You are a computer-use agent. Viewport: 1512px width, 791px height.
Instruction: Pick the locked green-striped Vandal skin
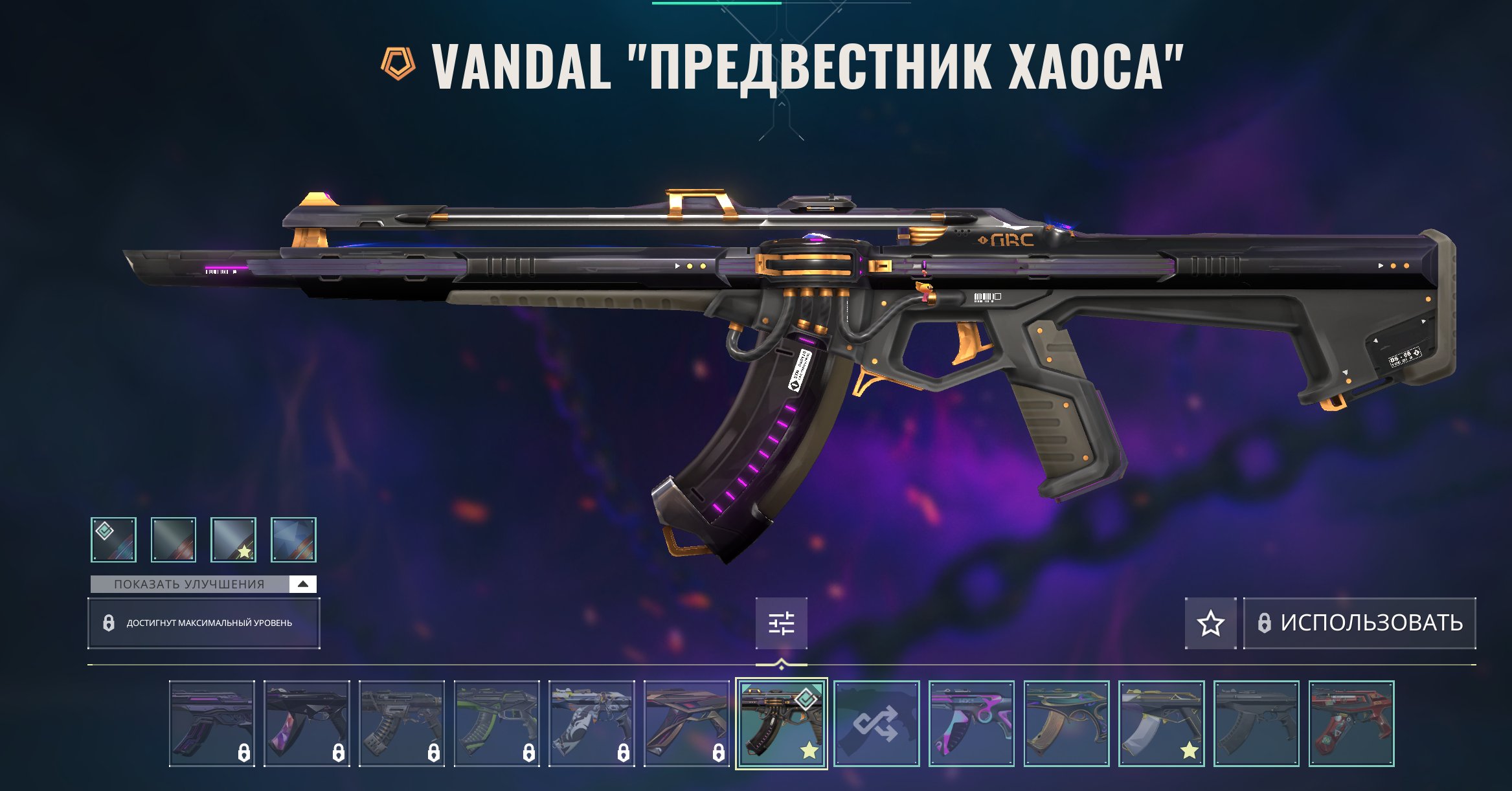(x=497, y=723)
